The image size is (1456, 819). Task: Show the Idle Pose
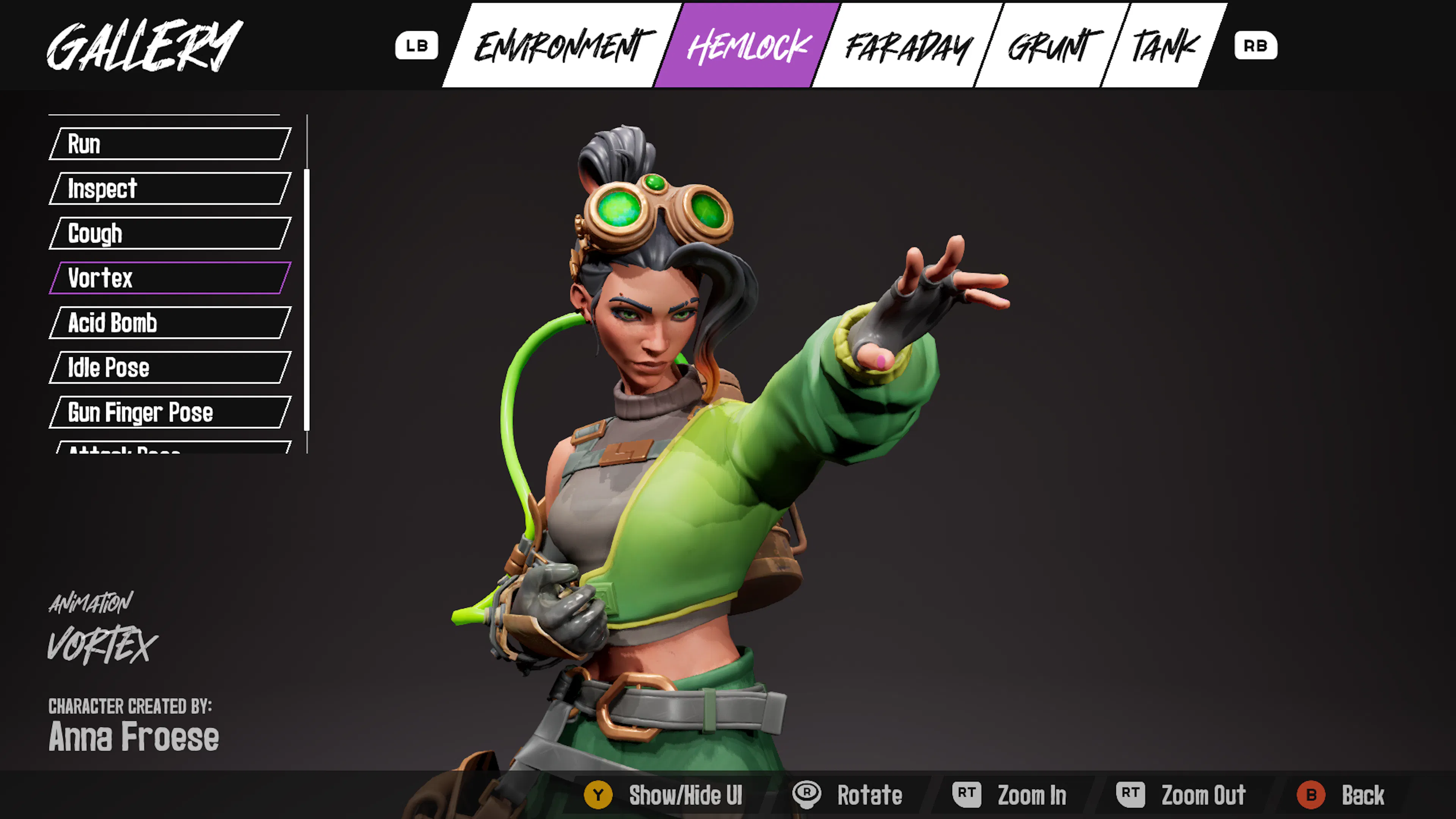169,367
